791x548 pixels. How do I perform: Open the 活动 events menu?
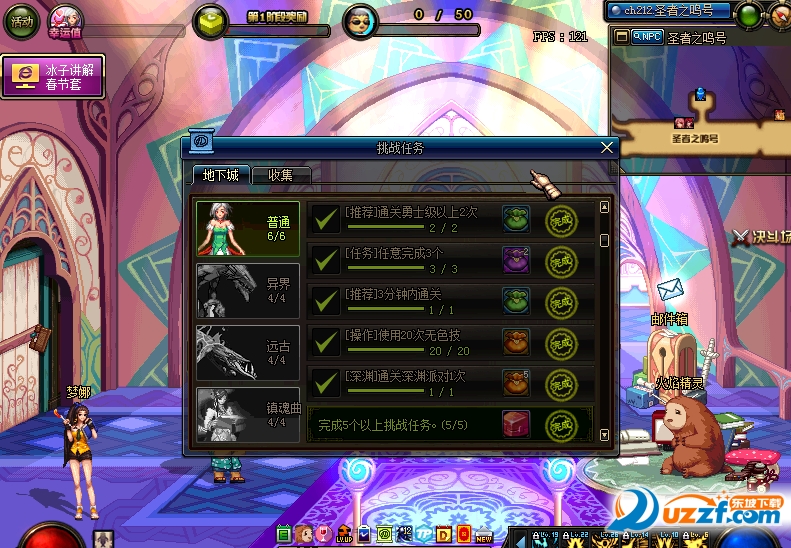click(x=21, y=21)
